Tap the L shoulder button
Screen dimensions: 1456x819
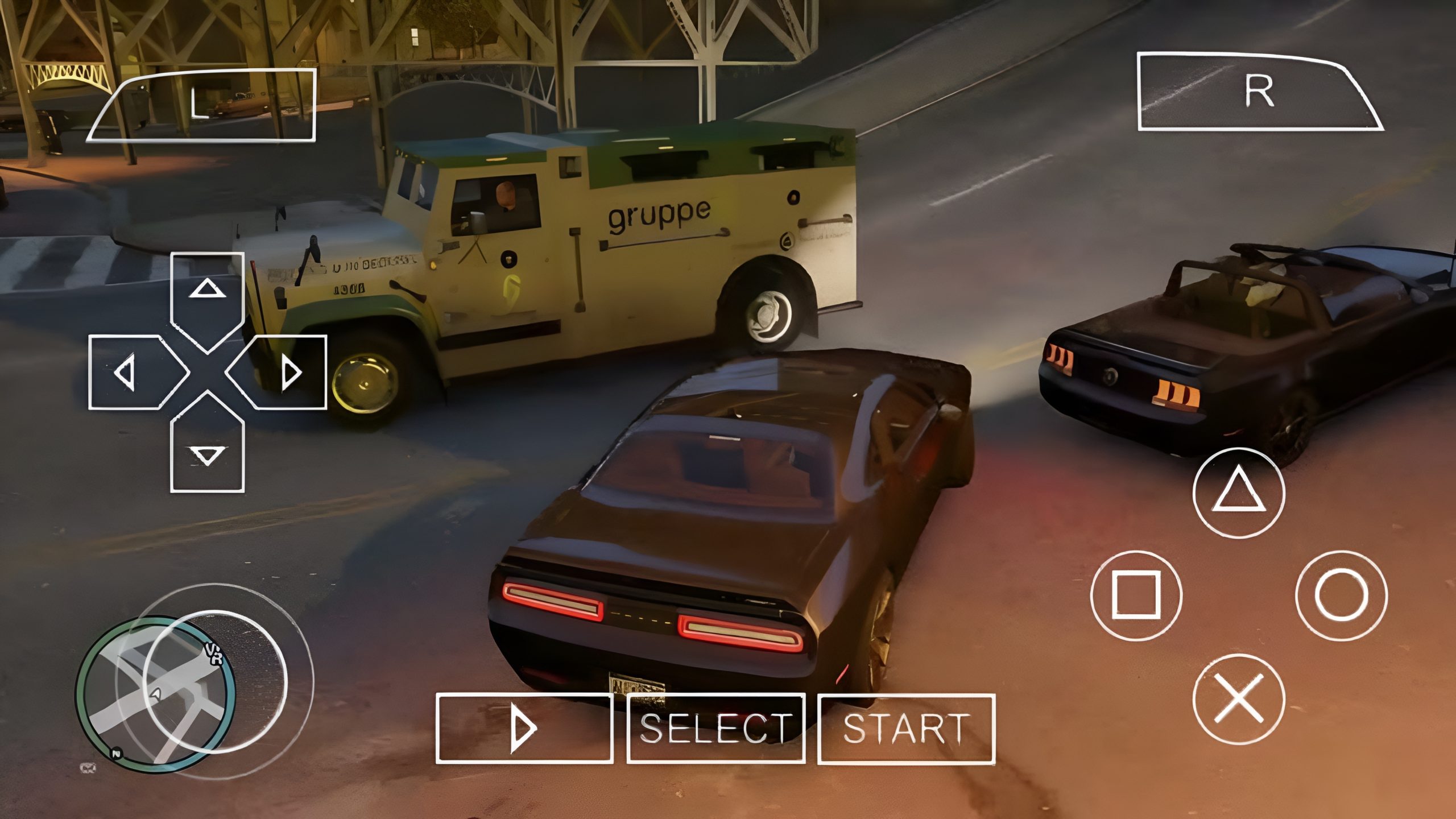202,105
